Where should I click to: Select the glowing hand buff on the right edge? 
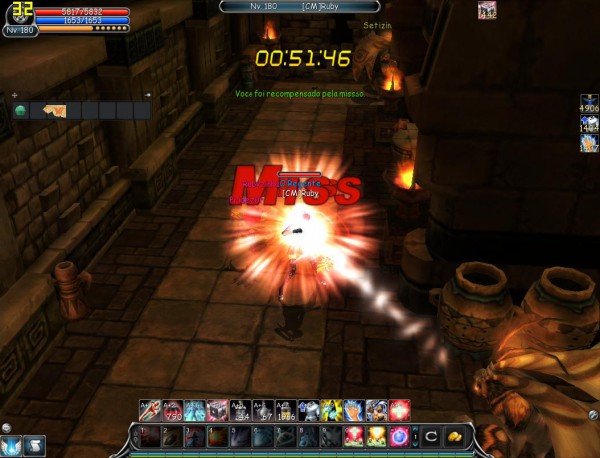coord(588,143)
